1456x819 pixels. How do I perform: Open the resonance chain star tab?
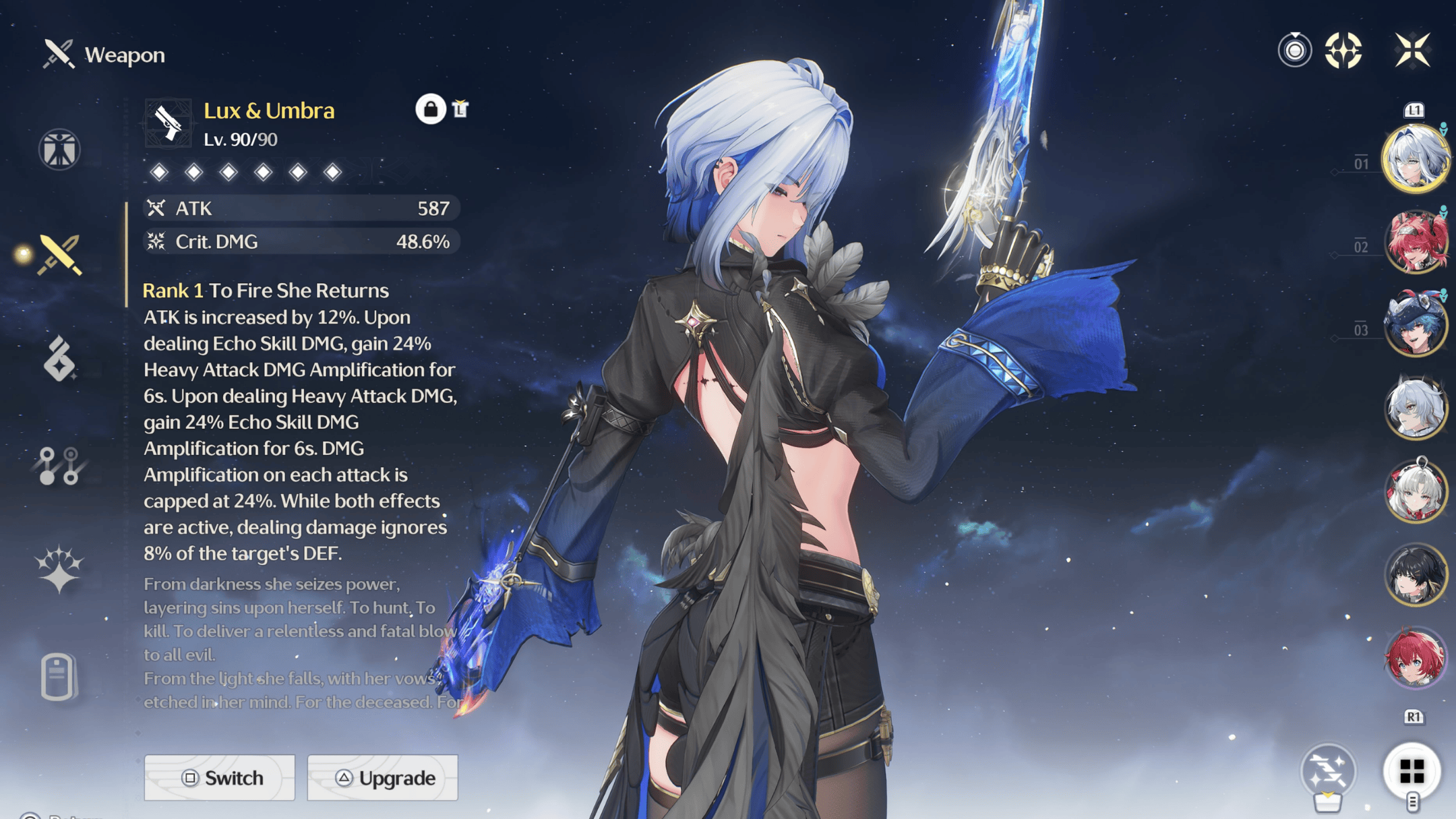click(x=59, y=570)
